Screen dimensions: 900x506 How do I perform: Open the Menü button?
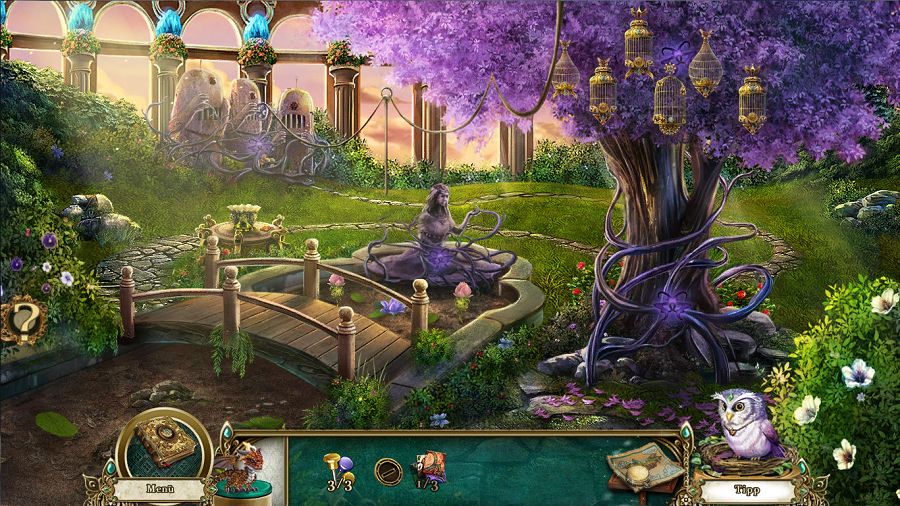tap(159, 489)
